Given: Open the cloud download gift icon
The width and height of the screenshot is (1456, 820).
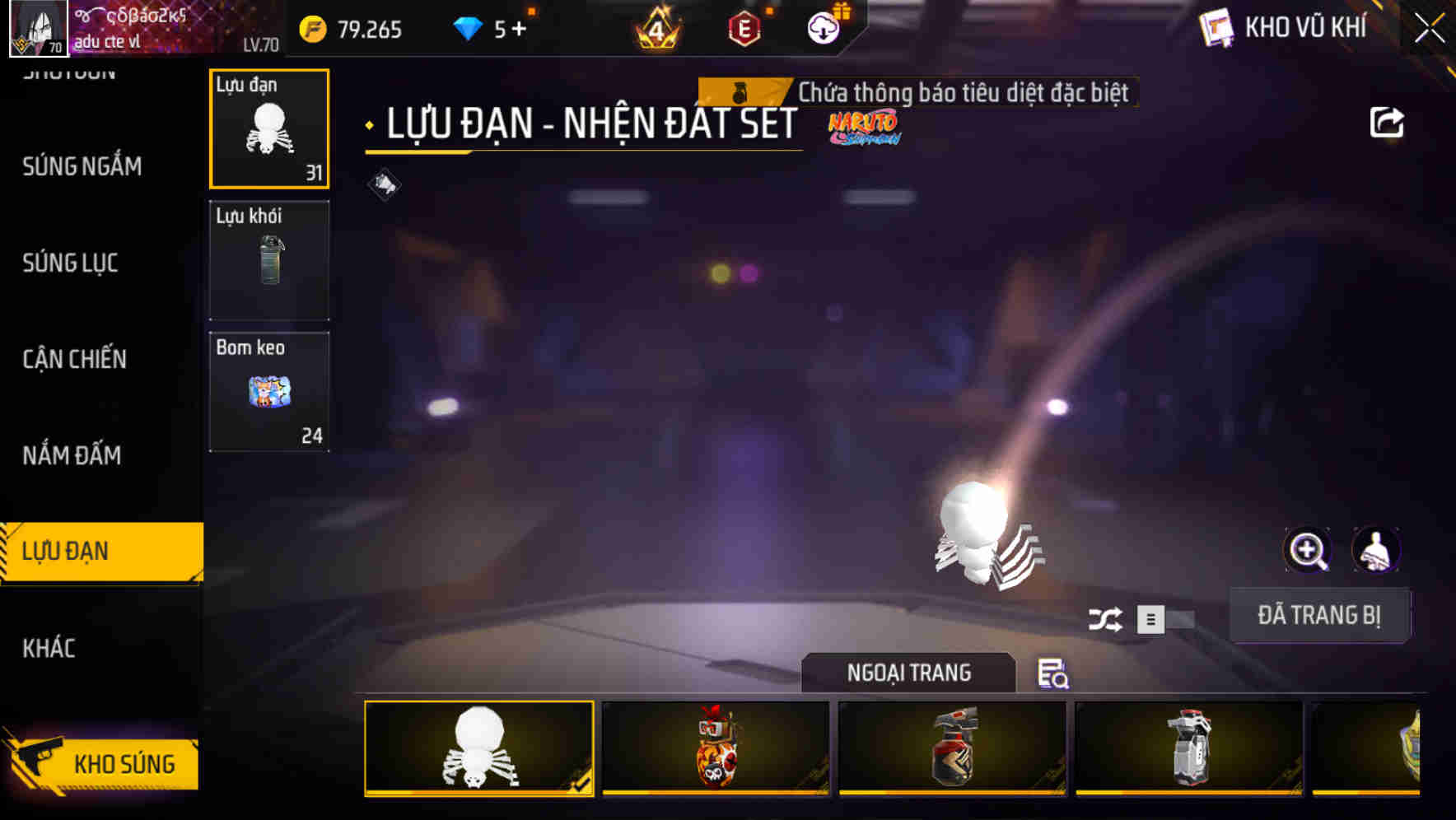Looking at the screenshot, I should (x=824, y=28).
